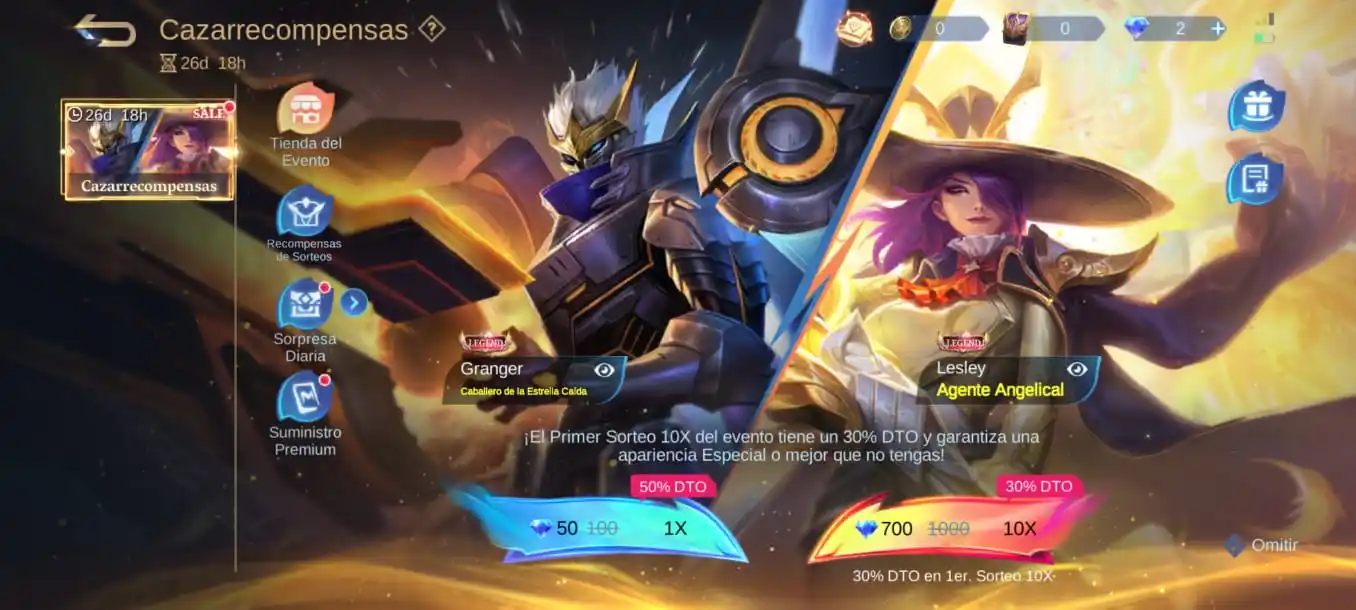
Task: Tap the gold coin currency counter
Action: 925,29
